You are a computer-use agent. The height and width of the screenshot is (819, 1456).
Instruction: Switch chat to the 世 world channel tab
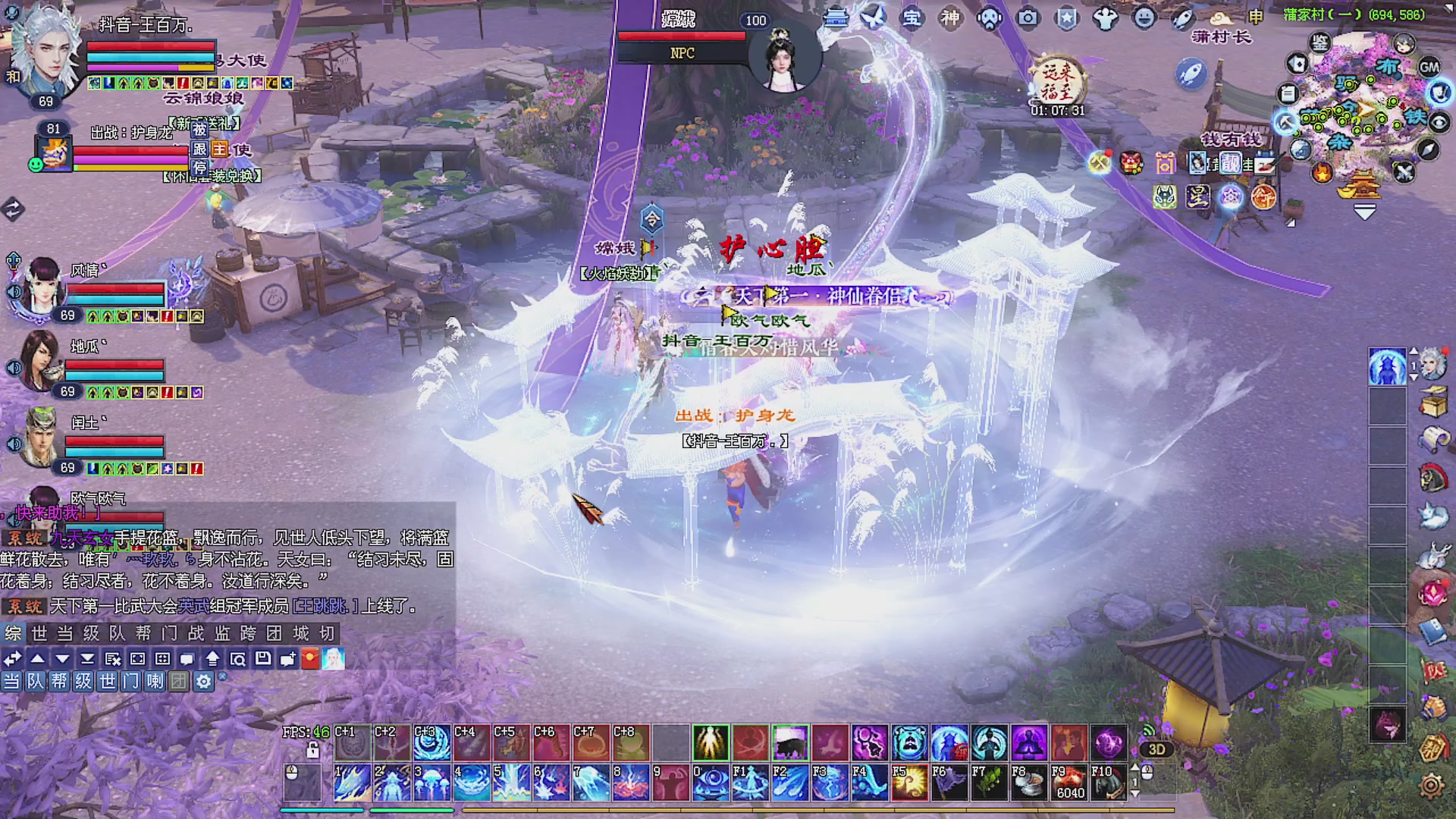[x=39, y=633]
